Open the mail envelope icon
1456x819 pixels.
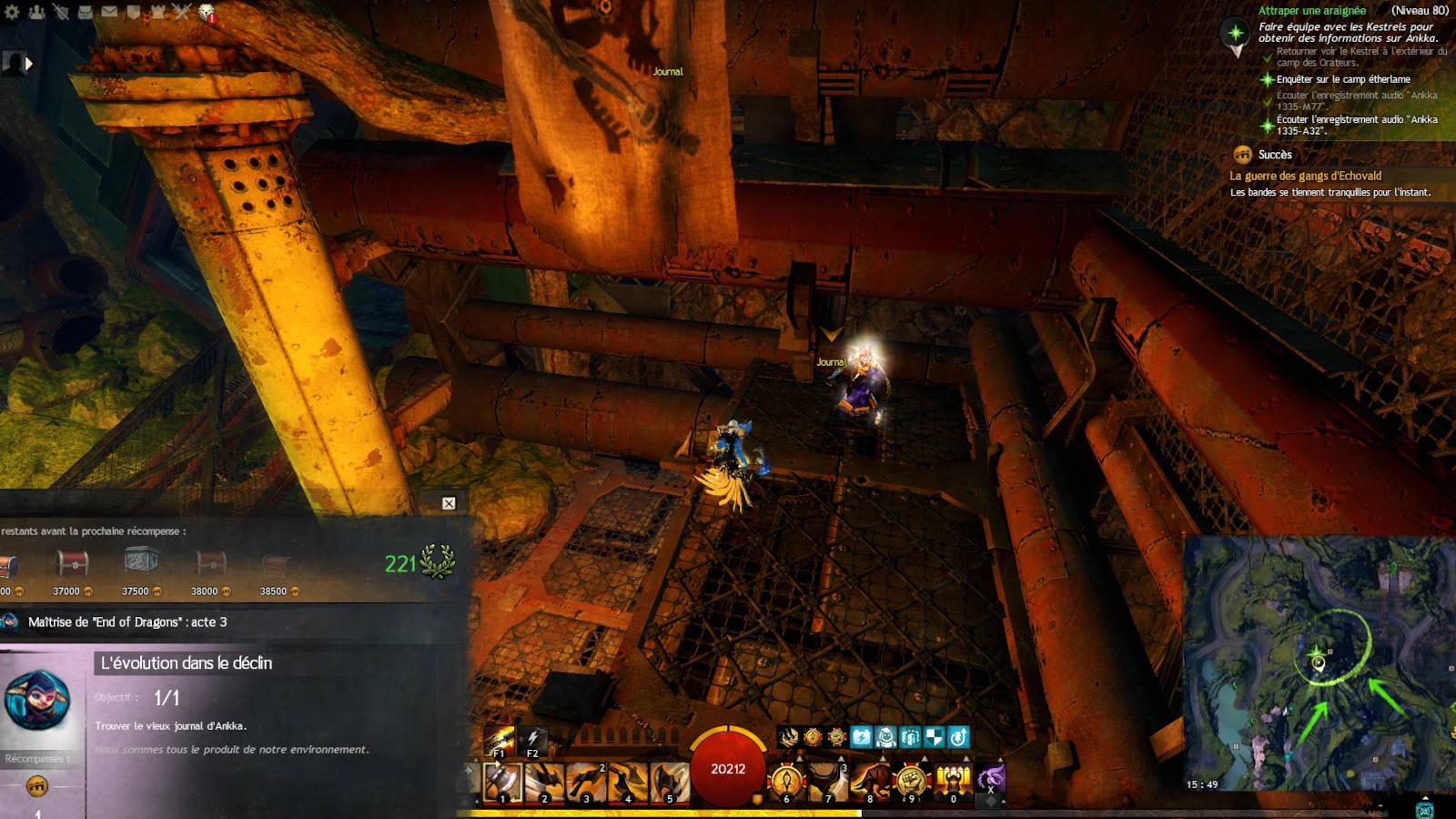[x=109, y=12]
